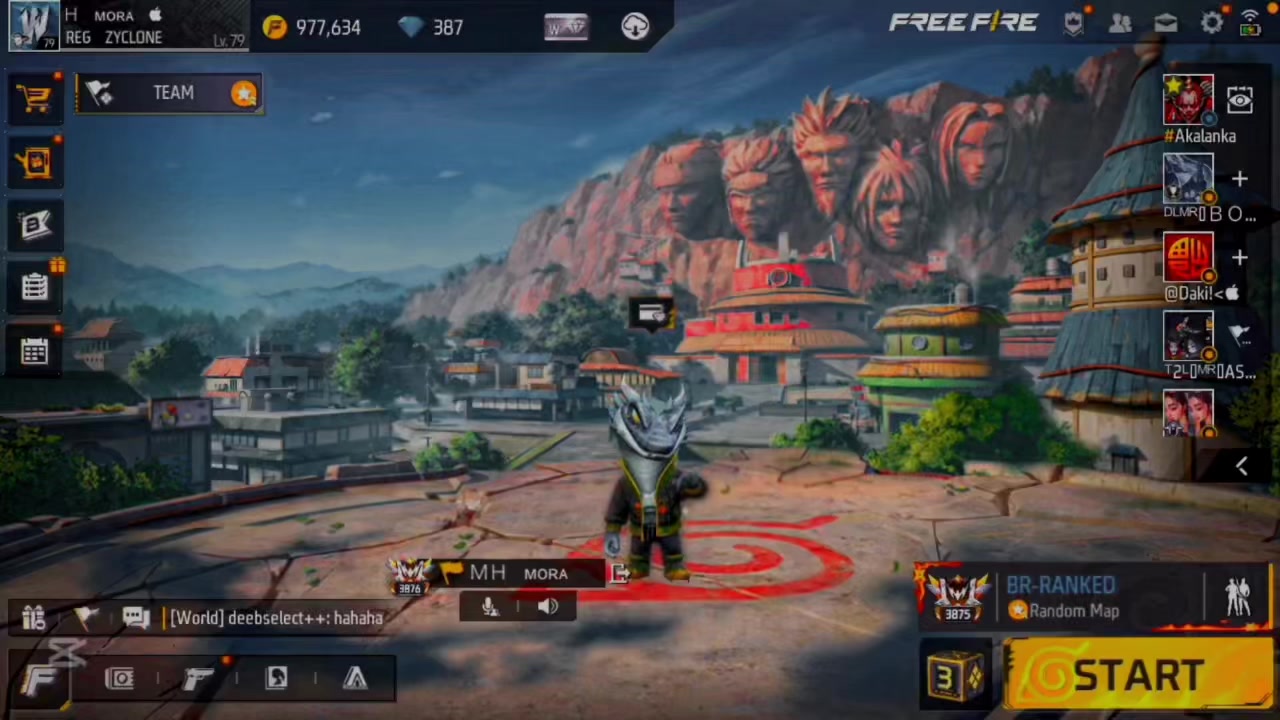Open the settings gear

[1212, 23]
